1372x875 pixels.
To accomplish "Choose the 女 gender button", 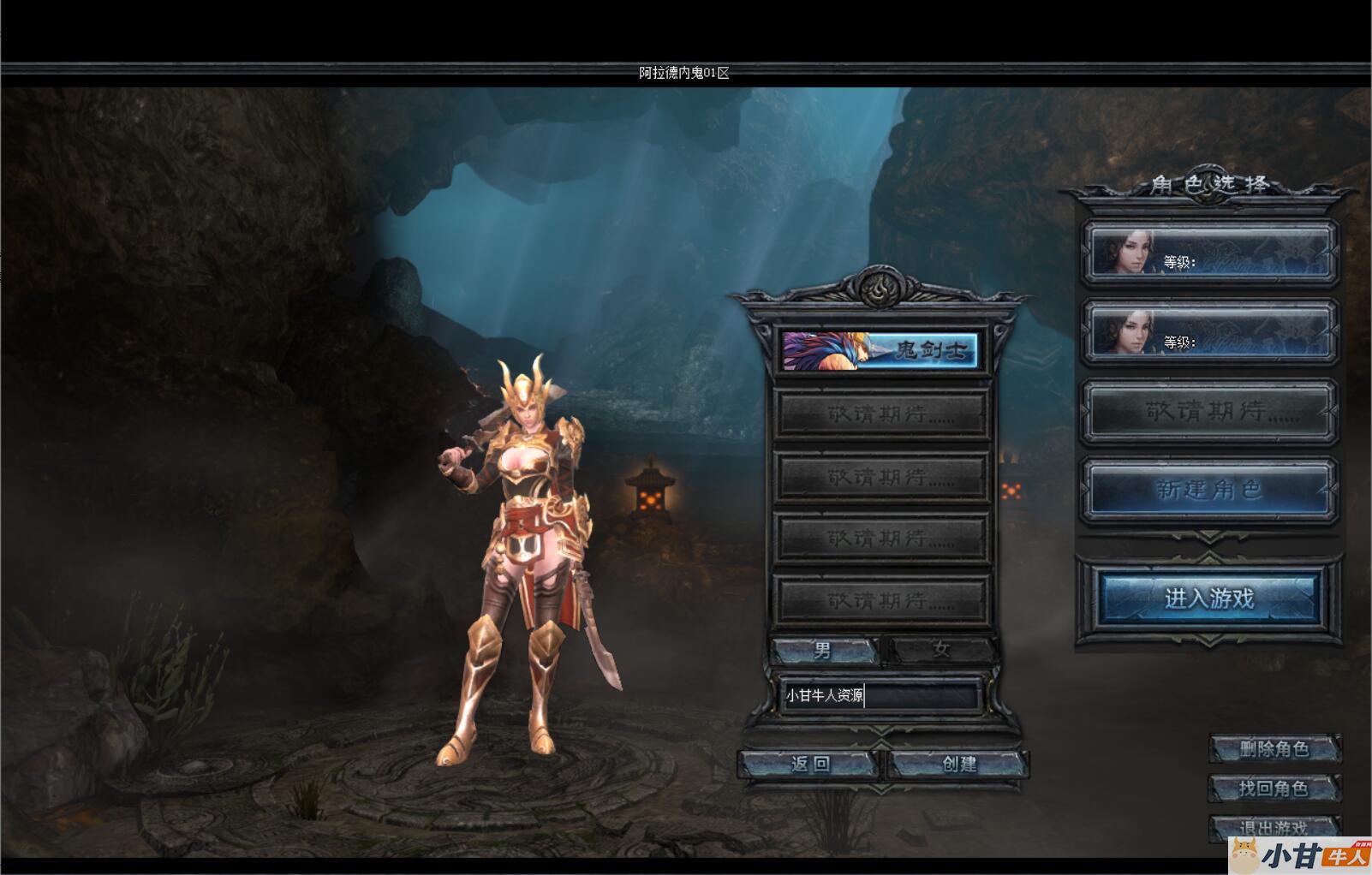I will (940, 651).
